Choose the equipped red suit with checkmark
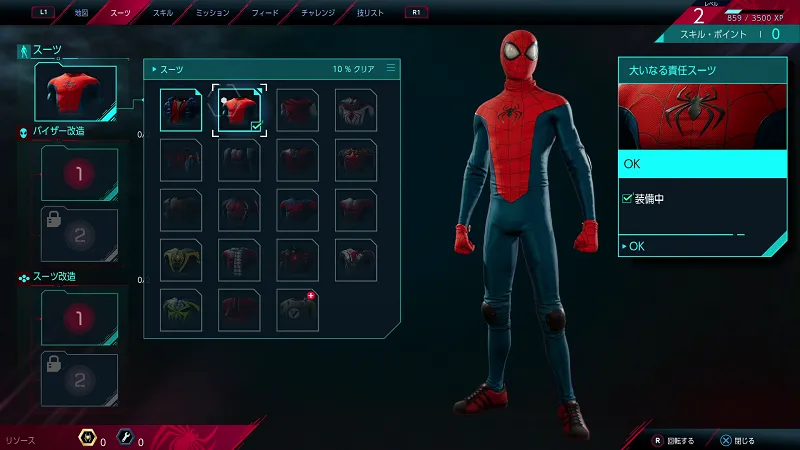The image size is (800, 450). coord(239,110)
